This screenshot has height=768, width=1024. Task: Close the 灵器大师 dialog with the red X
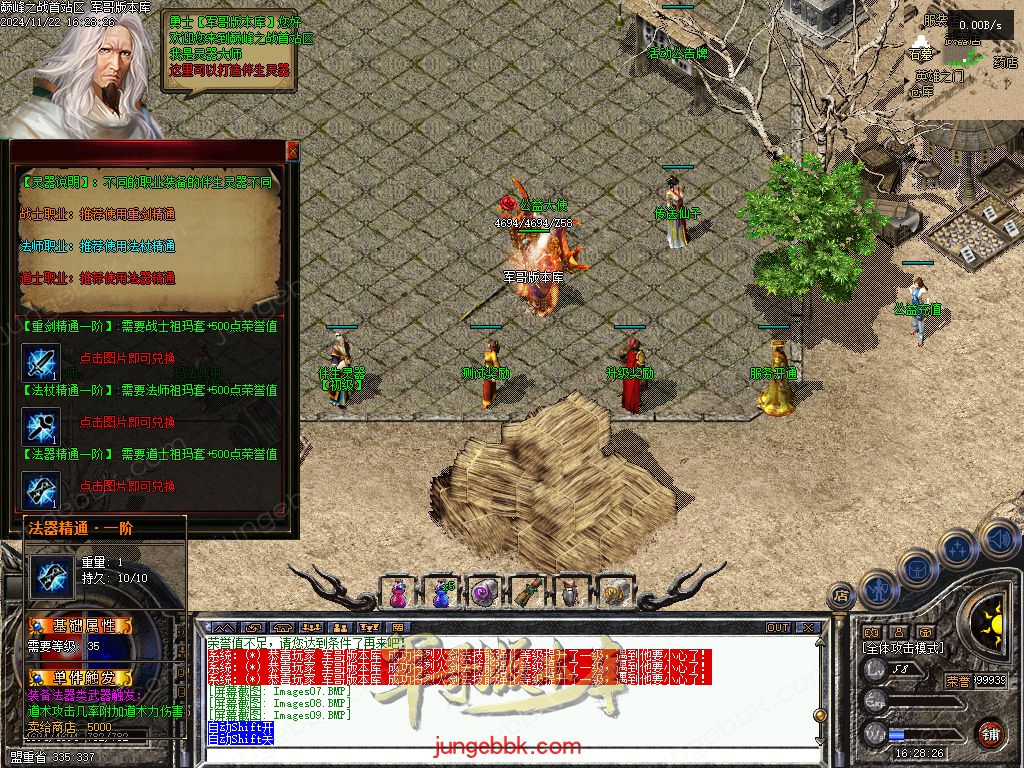pos(292,151)
